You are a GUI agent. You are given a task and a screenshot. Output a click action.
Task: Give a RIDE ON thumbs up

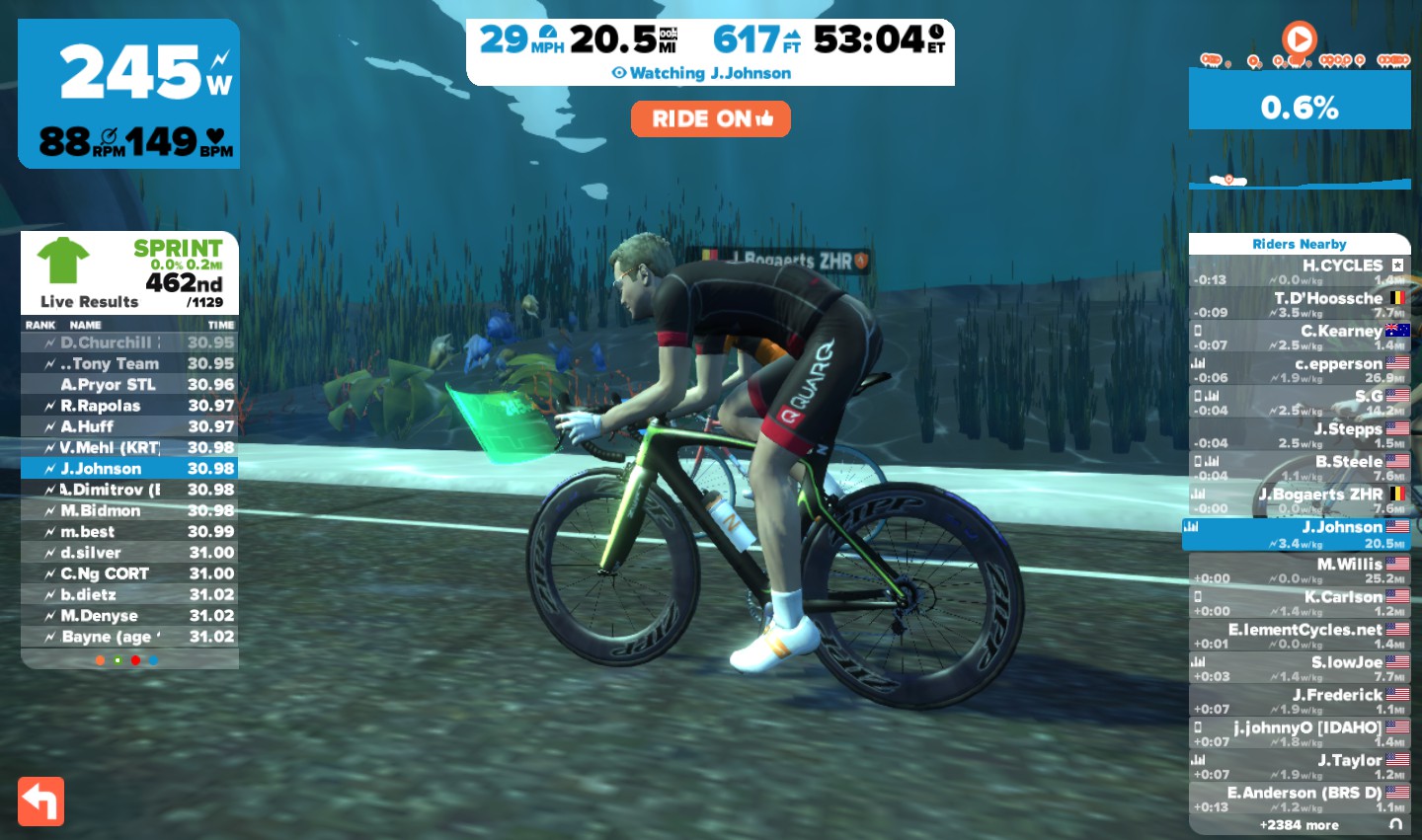coord(710,118)
